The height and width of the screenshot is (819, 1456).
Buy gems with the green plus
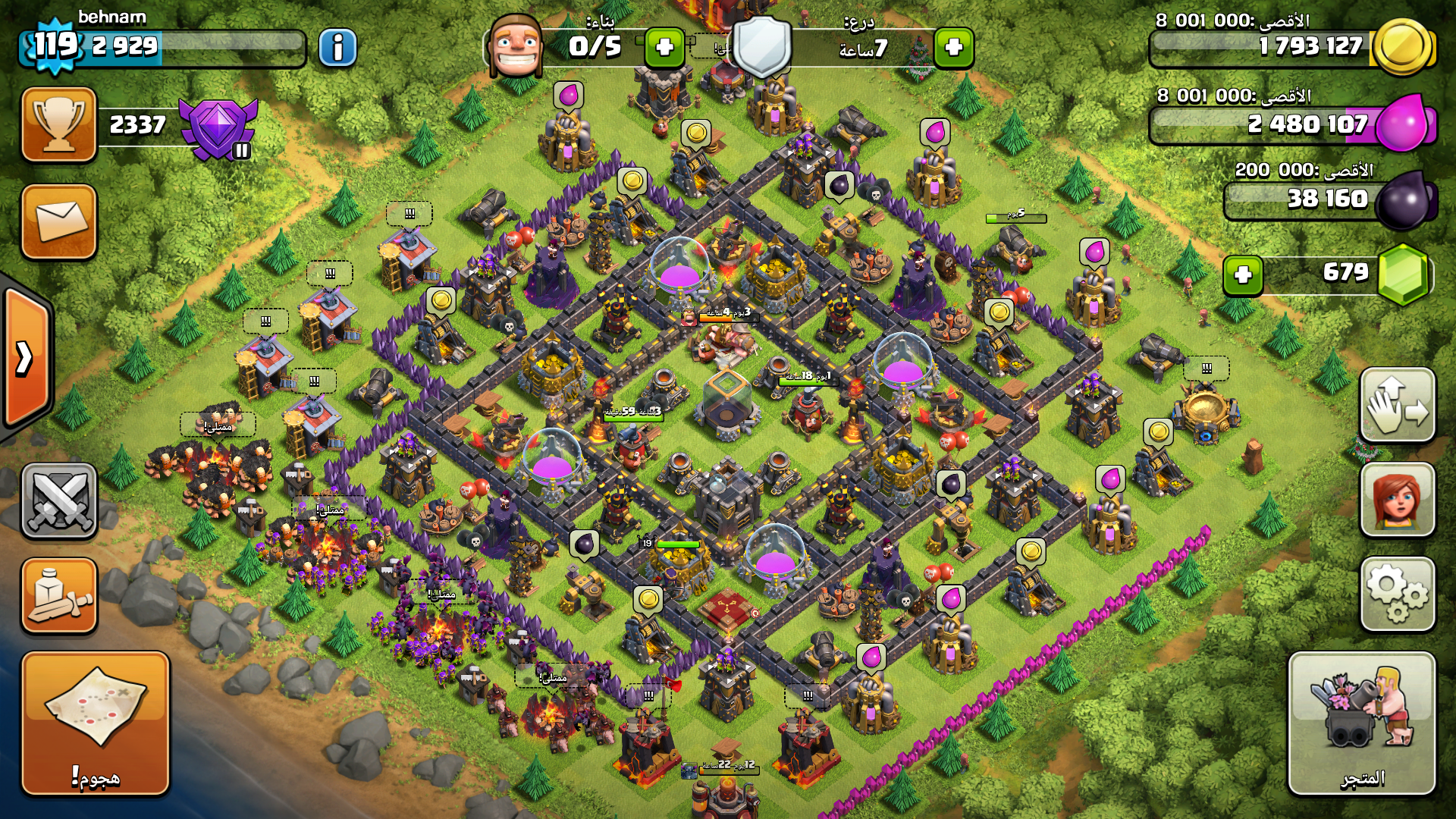tap(1243, 275)
